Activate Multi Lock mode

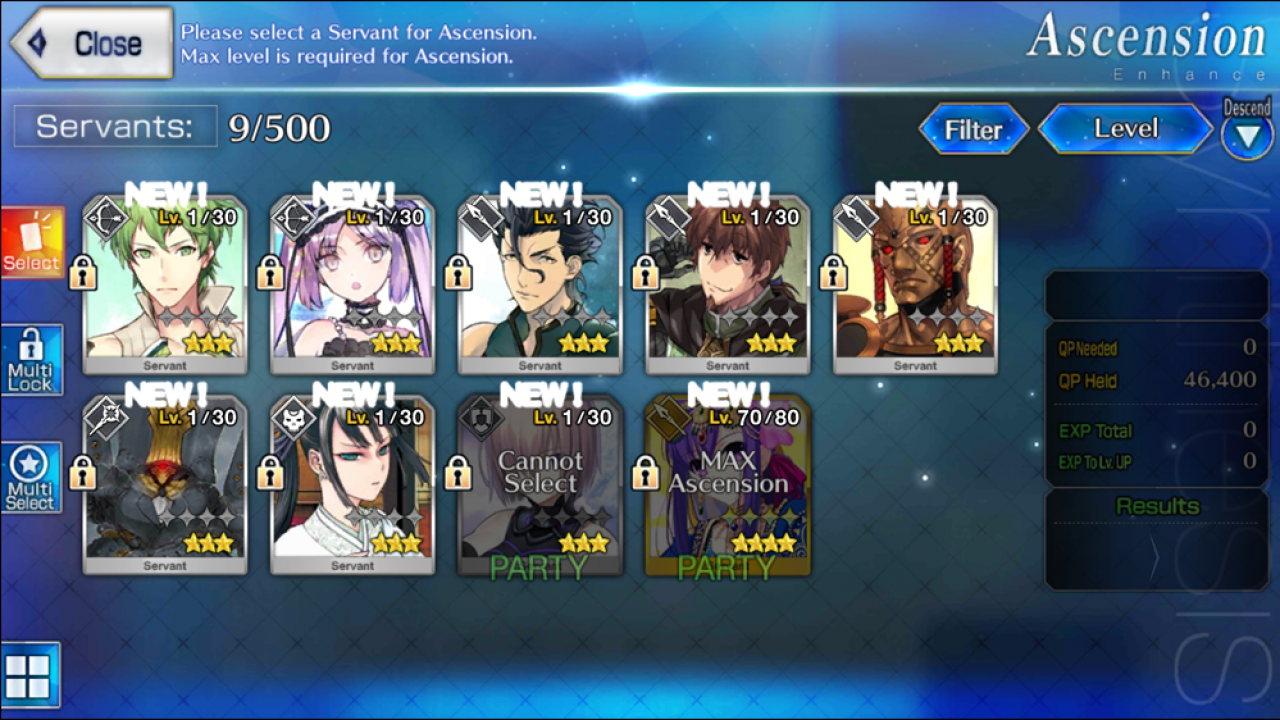tap(31, 358)
